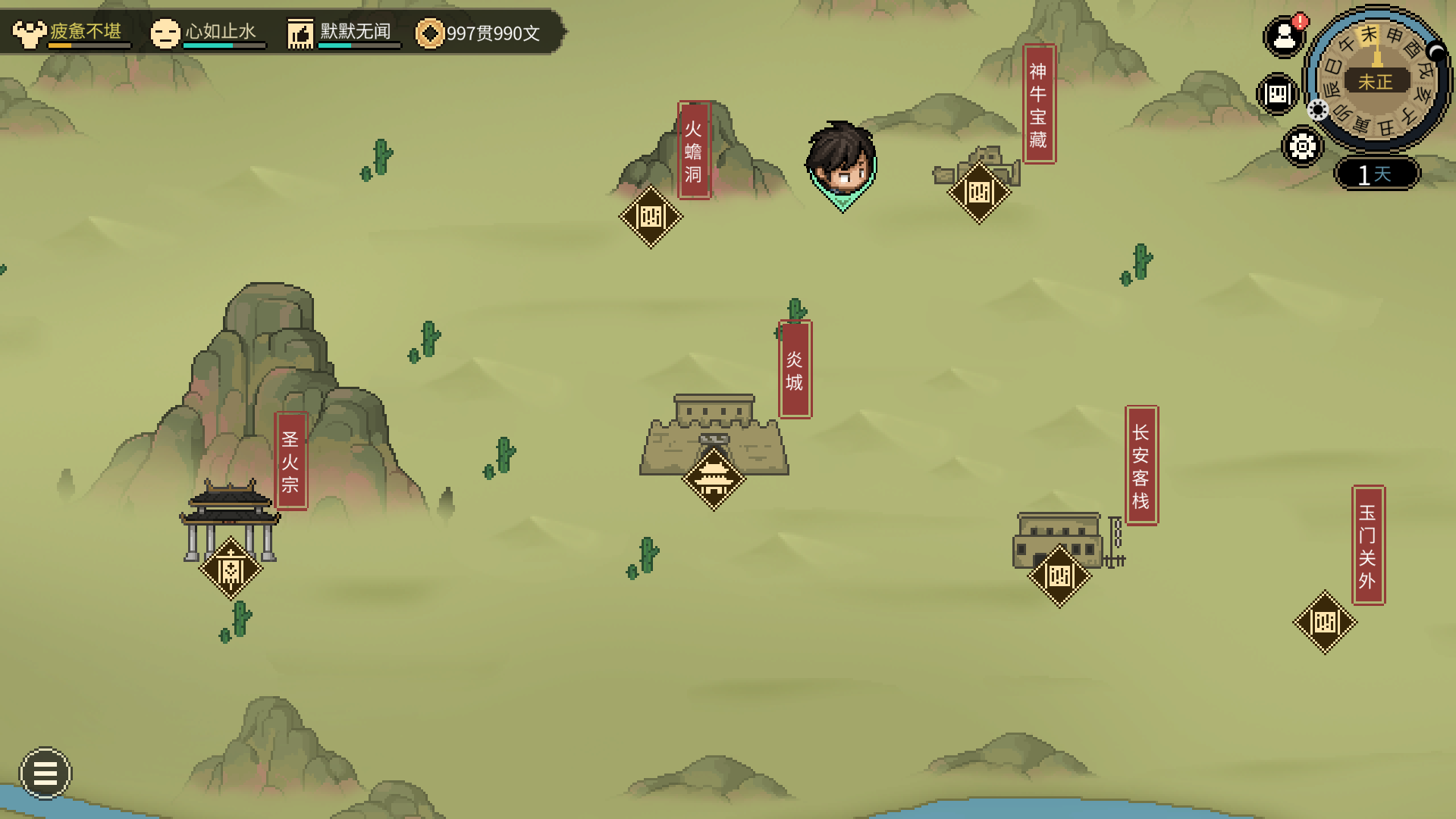Click the copper coin money icon

click(x=429, y=33)
